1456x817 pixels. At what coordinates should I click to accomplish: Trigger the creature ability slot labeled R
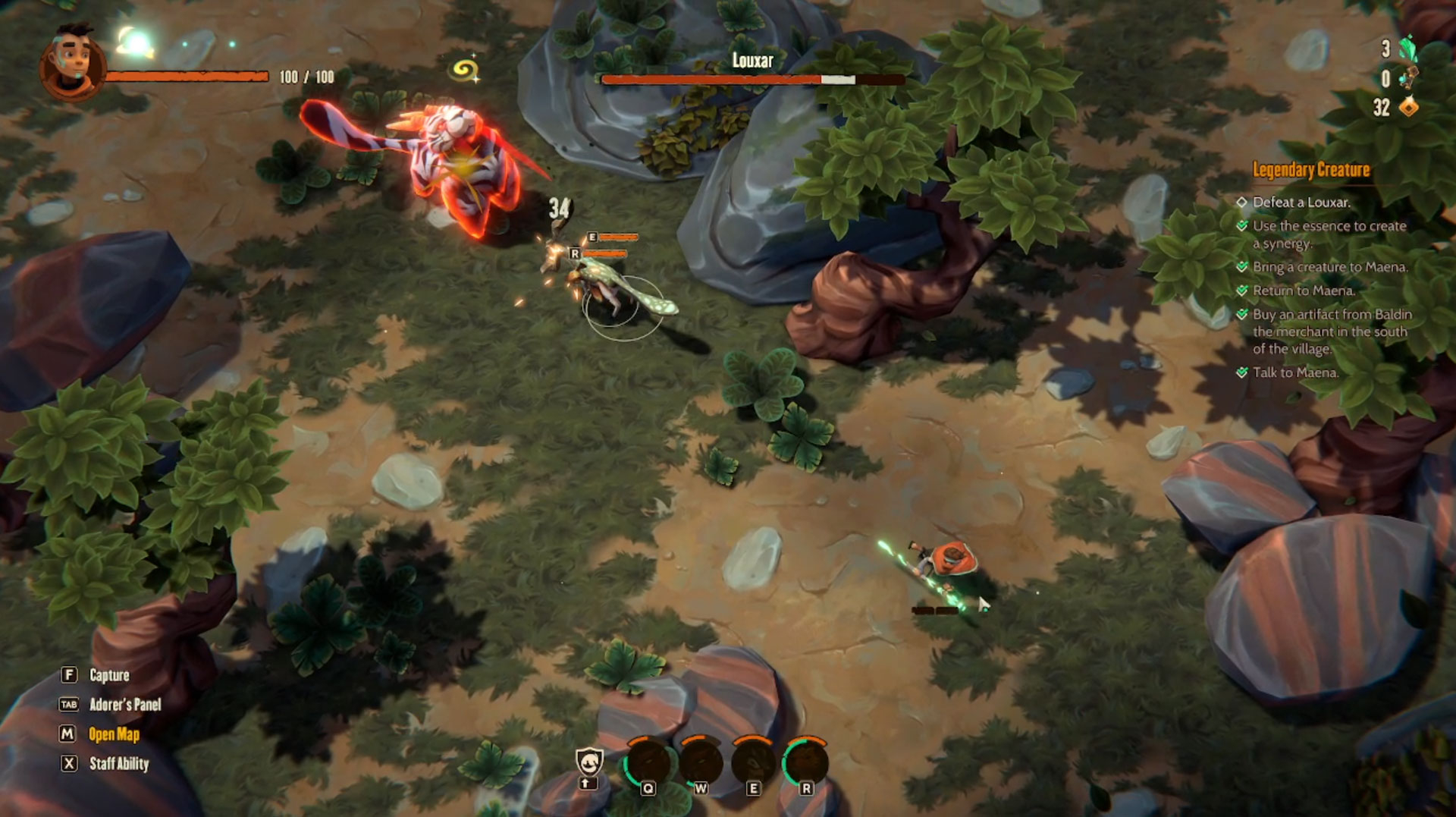805,762
